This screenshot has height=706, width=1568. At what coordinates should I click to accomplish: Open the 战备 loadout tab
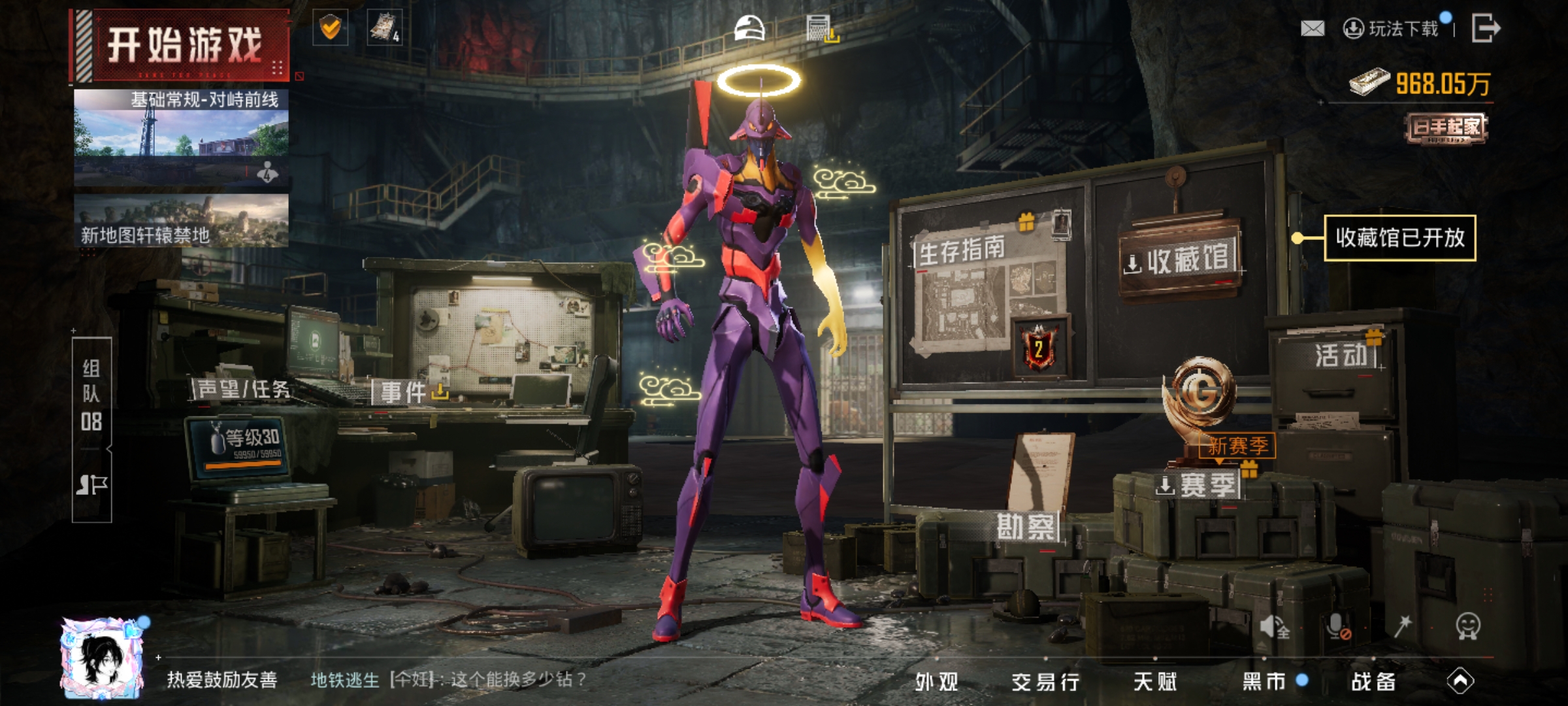1373,682
